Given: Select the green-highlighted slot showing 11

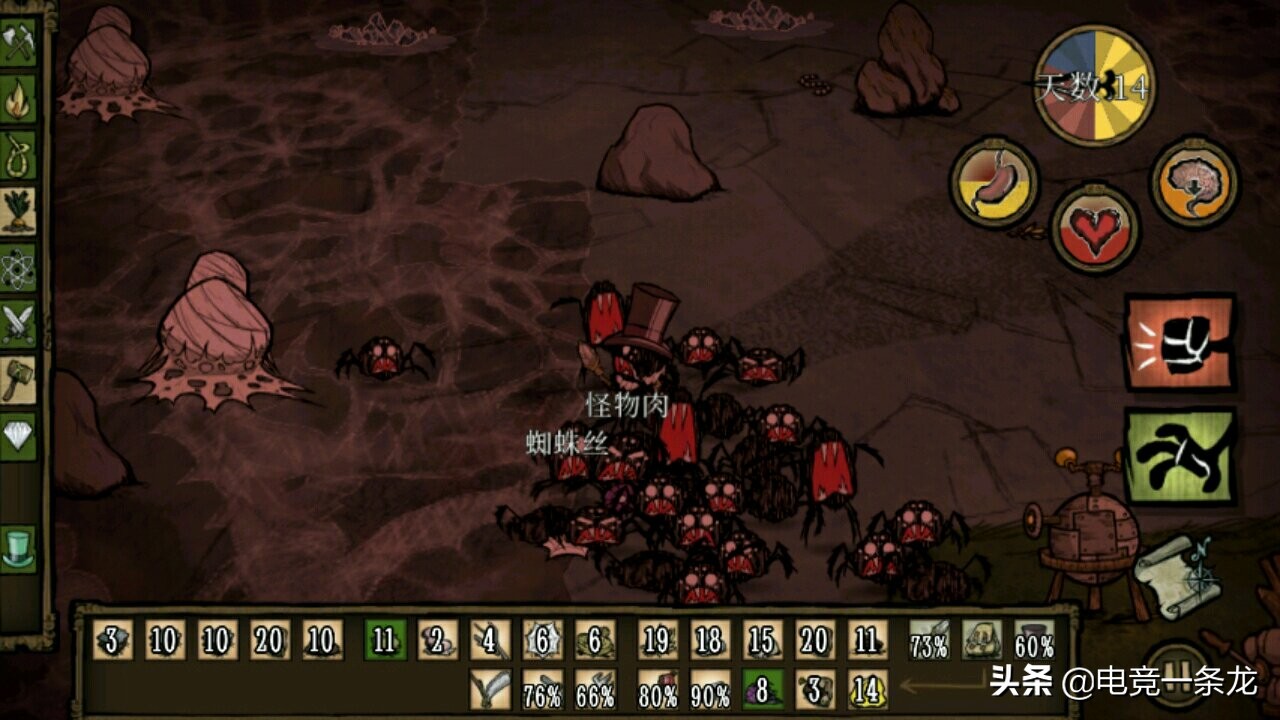Looking at the screenshot, I should click(x=385, y=640).
